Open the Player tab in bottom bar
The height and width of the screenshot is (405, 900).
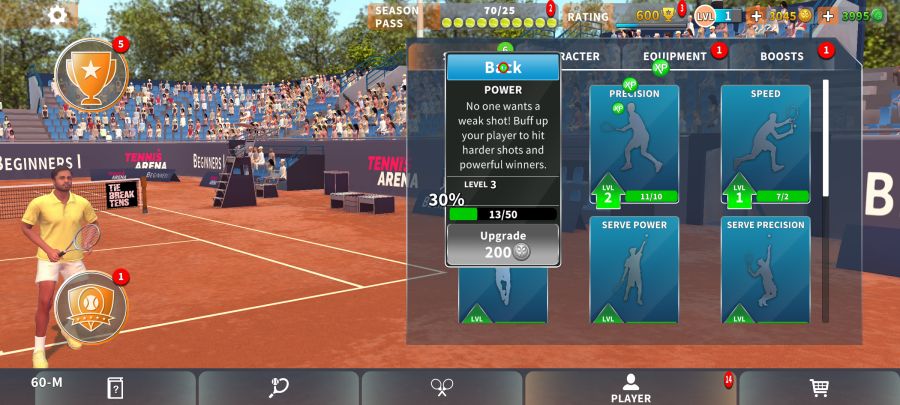pos(630,388)
